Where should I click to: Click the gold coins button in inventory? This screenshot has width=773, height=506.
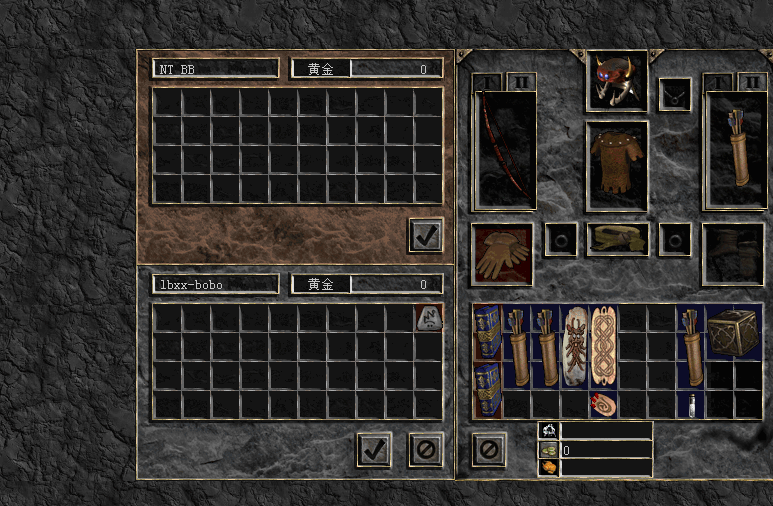(x=548, y=450)
